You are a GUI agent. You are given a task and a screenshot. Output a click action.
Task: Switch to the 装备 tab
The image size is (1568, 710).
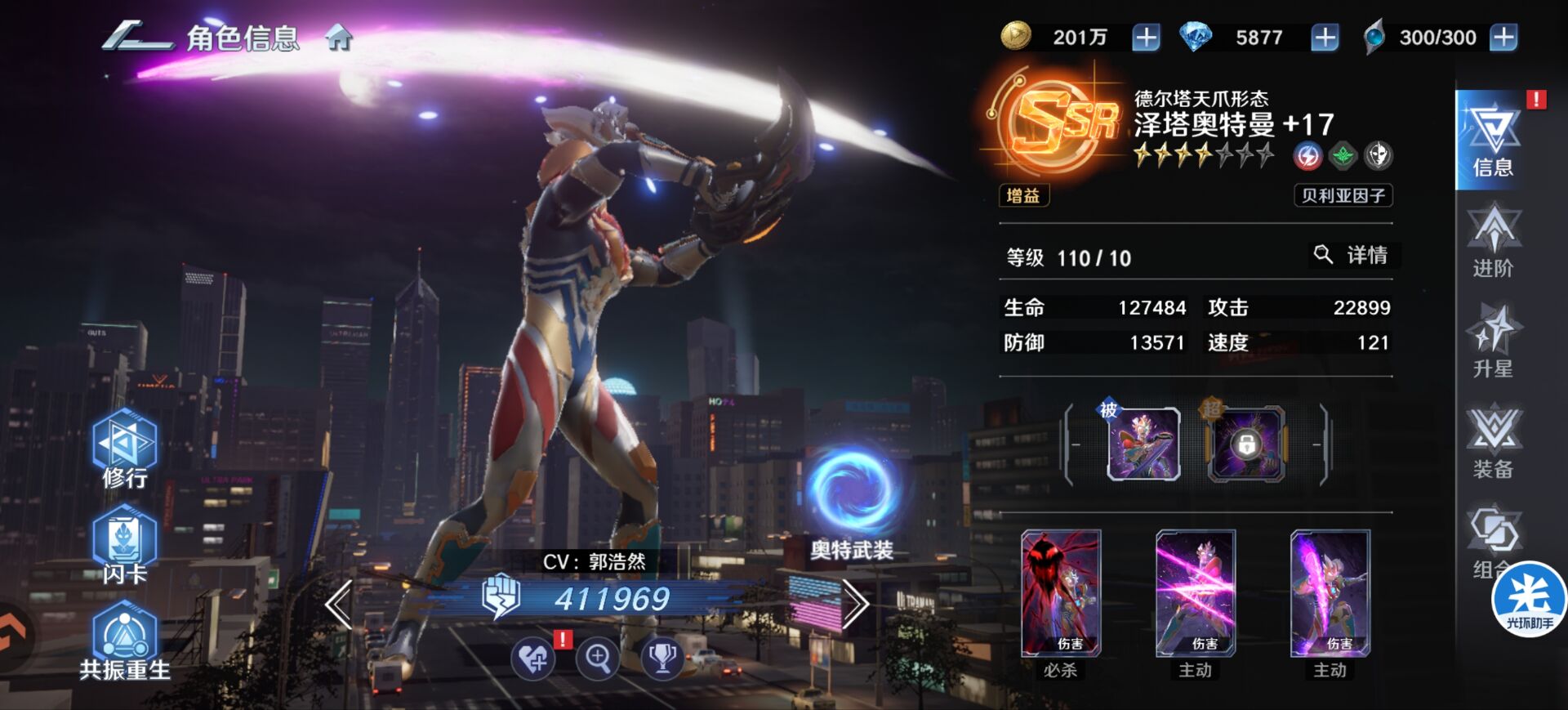(1493, 442)
